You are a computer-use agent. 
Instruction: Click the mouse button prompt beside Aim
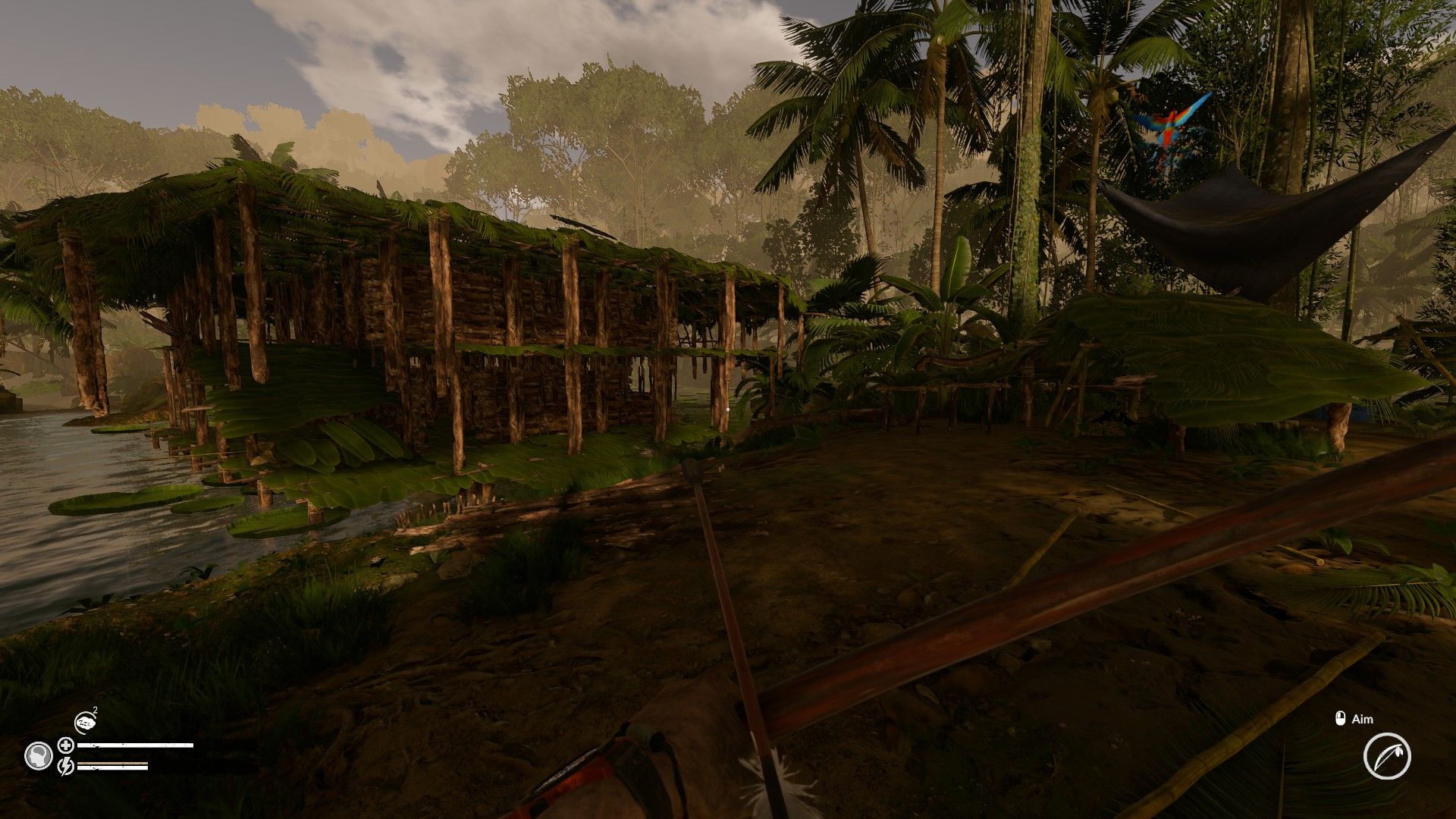pyautogui.click(x=1340, y=718)
